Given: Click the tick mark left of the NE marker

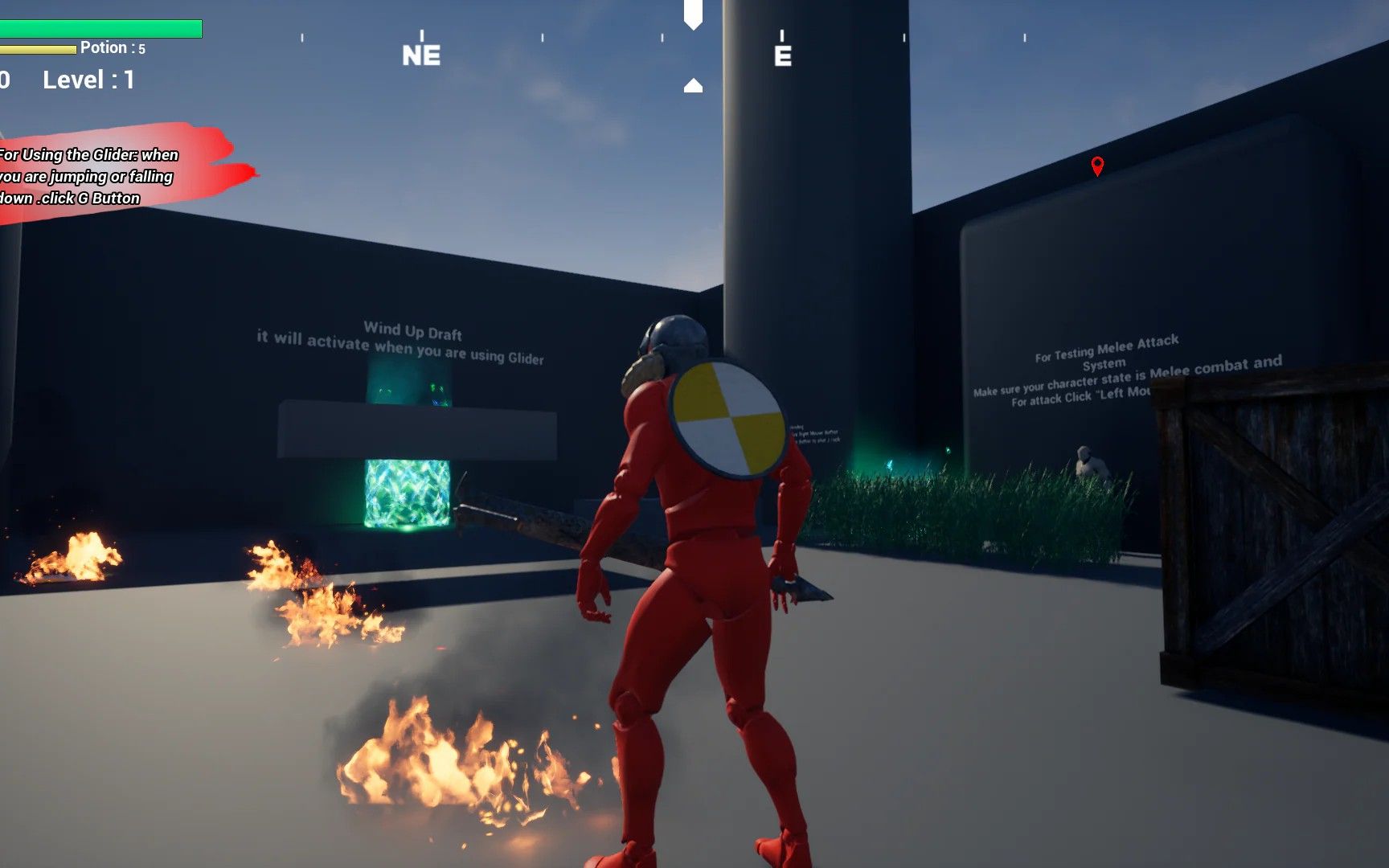Looking at the screenshot, I should pyautogui.click(x=303, y=37).
